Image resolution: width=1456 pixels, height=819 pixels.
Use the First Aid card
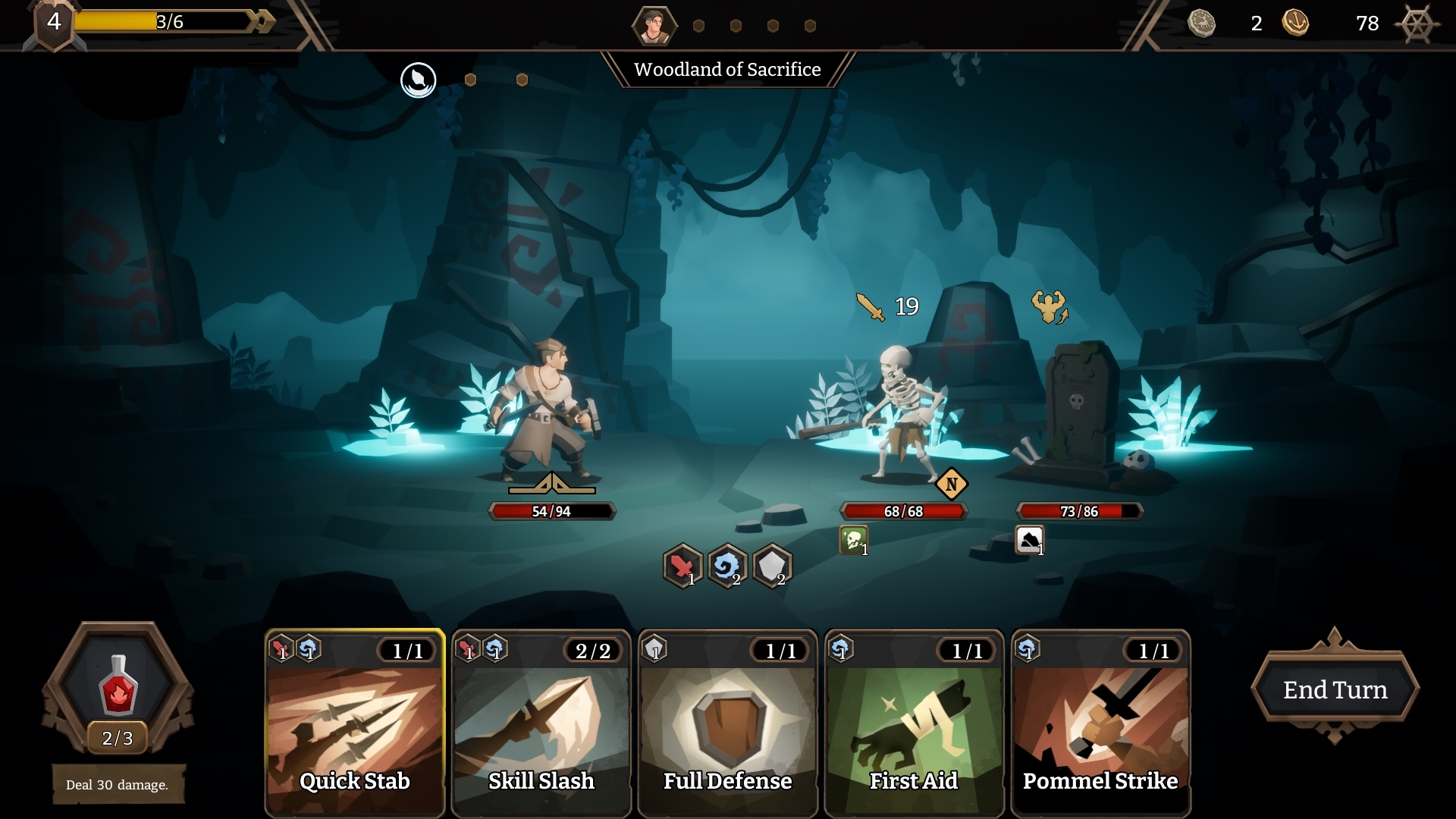tap(914, 724)
